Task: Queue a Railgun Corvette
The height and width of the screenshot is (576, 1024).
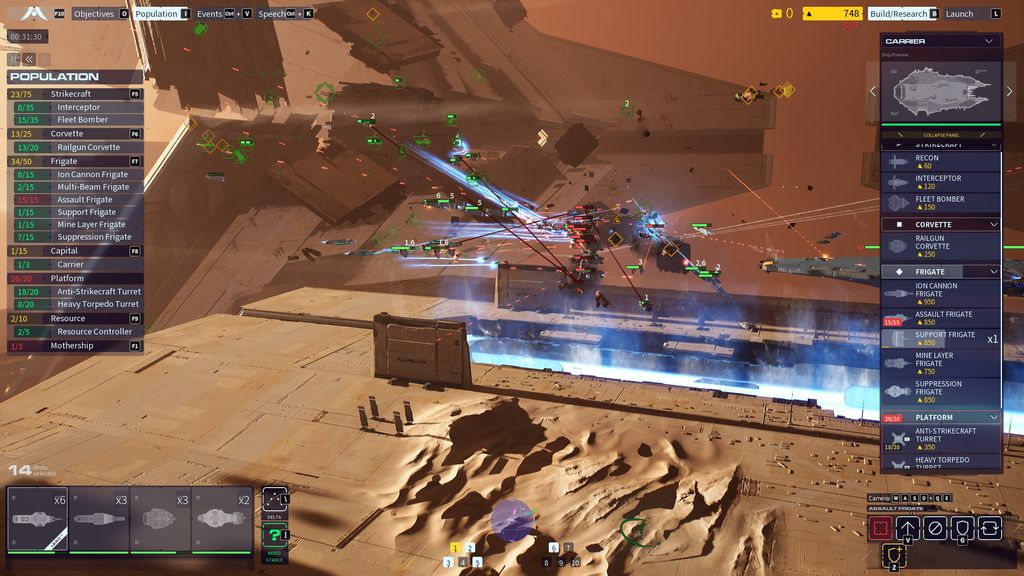Action: click(940, 246)
